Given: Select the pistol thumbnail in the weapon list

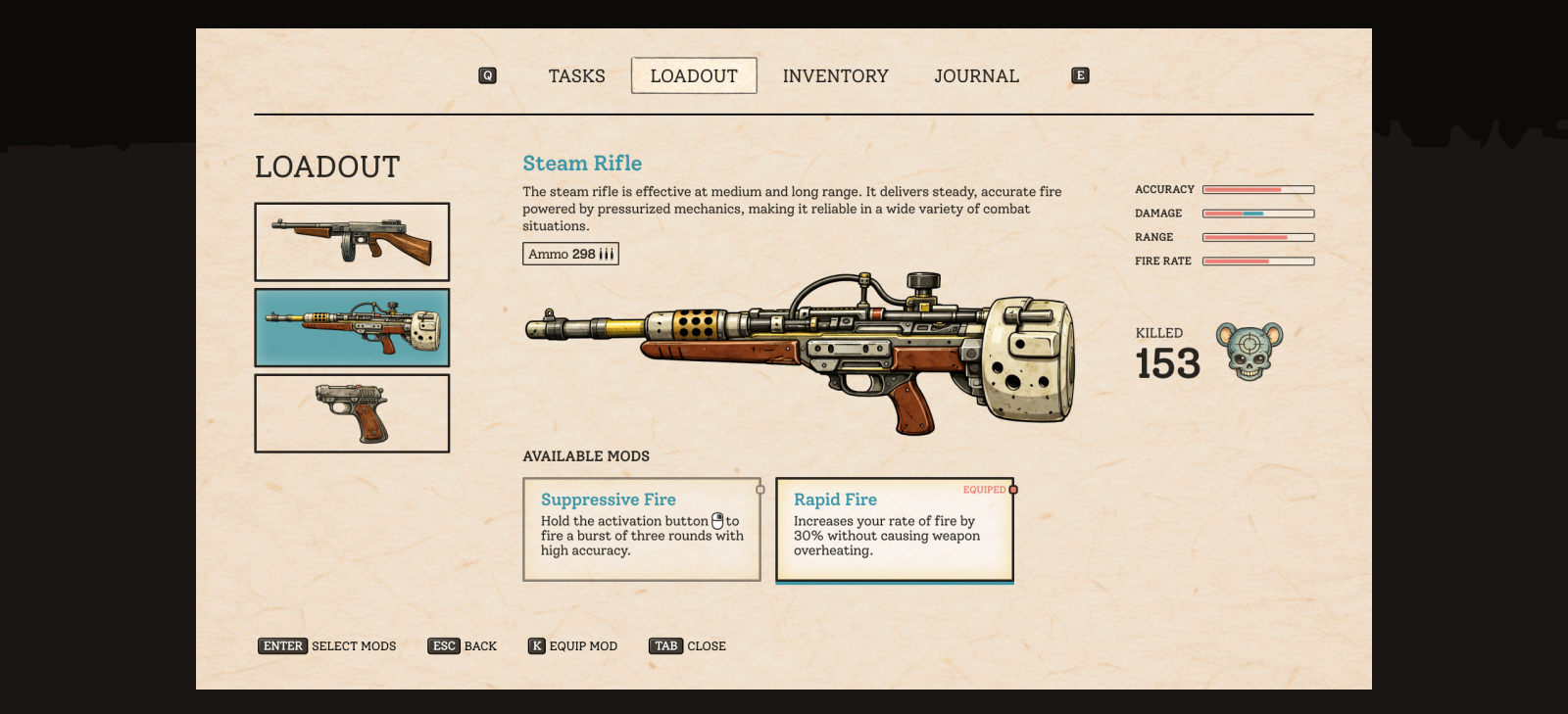Looking at the screenshot, I should pyautogui.click(x=352, y=412).
